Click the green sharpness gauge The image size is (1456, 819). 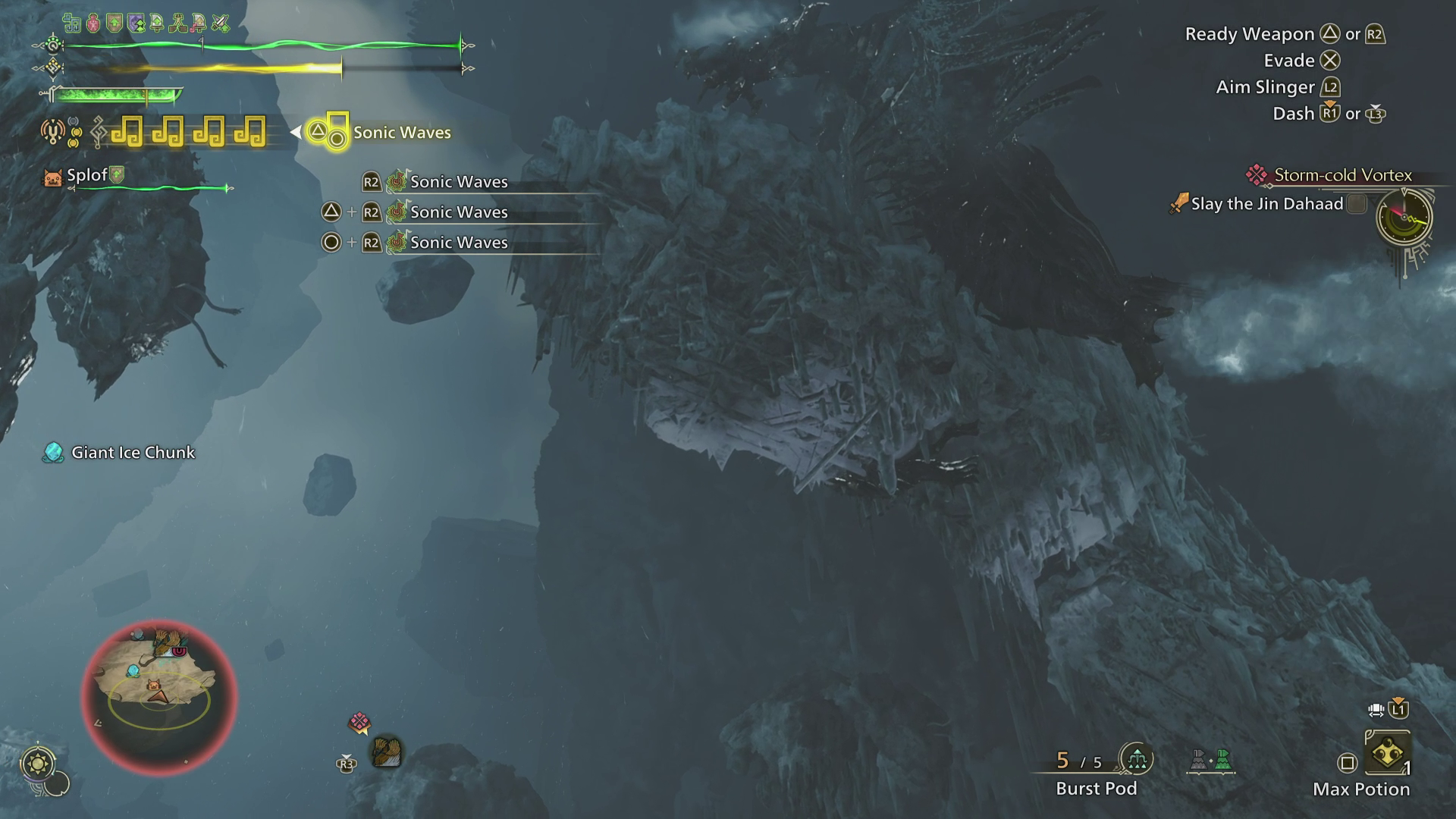[x=114, y=96]
